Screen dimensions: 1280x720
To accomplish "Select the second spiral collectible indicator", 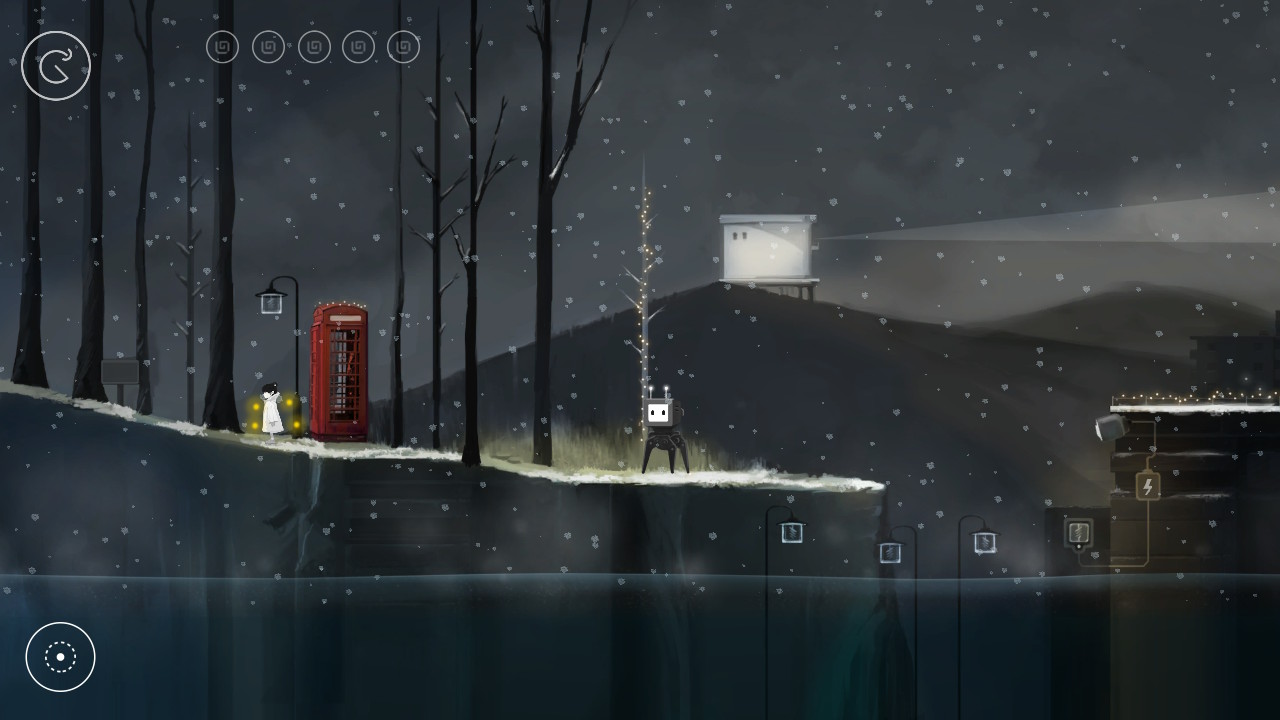I will (x=267, y=46).
